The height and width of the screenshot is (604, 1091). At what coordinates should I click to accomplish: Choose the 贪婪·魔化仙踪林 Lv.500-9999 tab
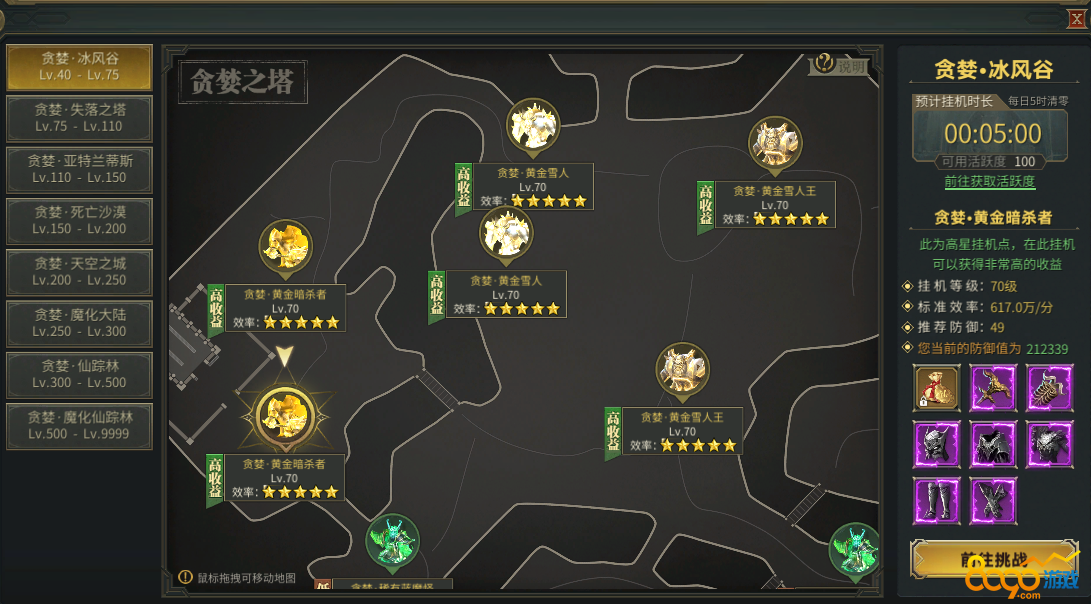tap(80, 425)
